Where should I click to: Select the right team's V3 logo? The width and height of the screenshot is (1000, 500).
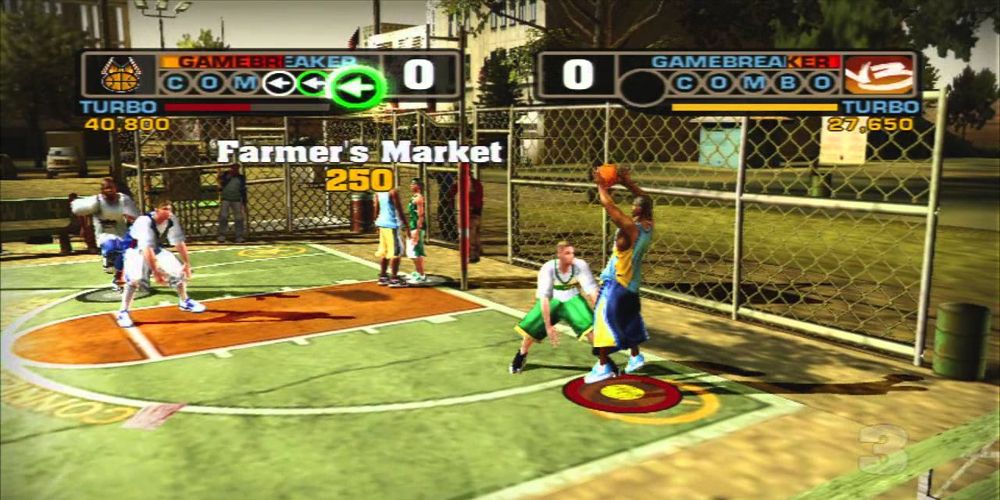pos(878,76)
